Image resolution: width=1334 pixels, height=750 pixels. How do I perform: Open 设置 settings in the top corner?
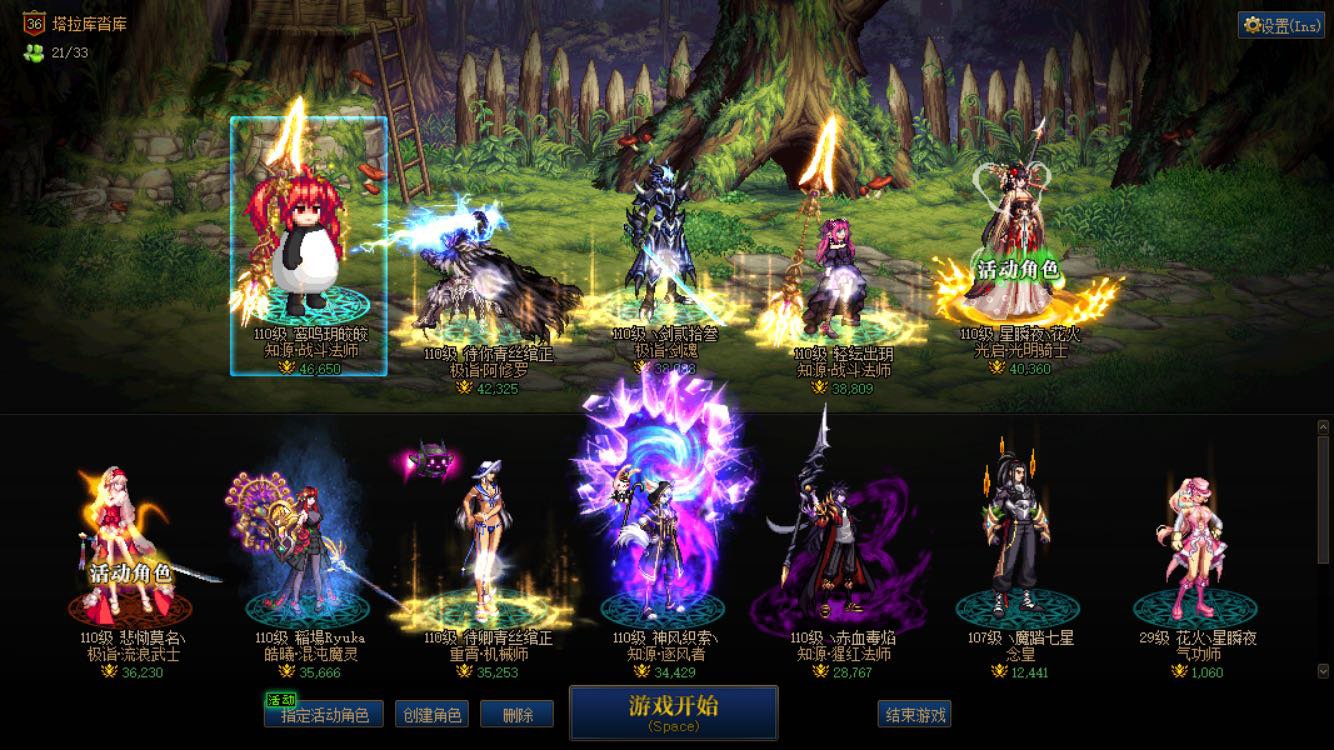coord(1282,26)
